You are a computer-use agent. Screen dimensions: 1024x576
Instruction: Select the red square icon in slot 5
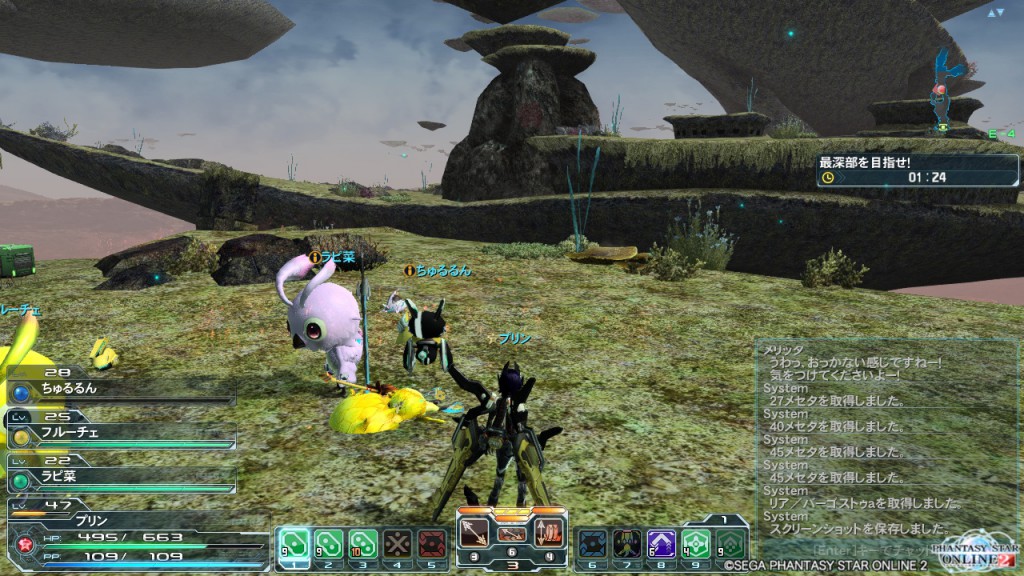click(x=431, y=543)
